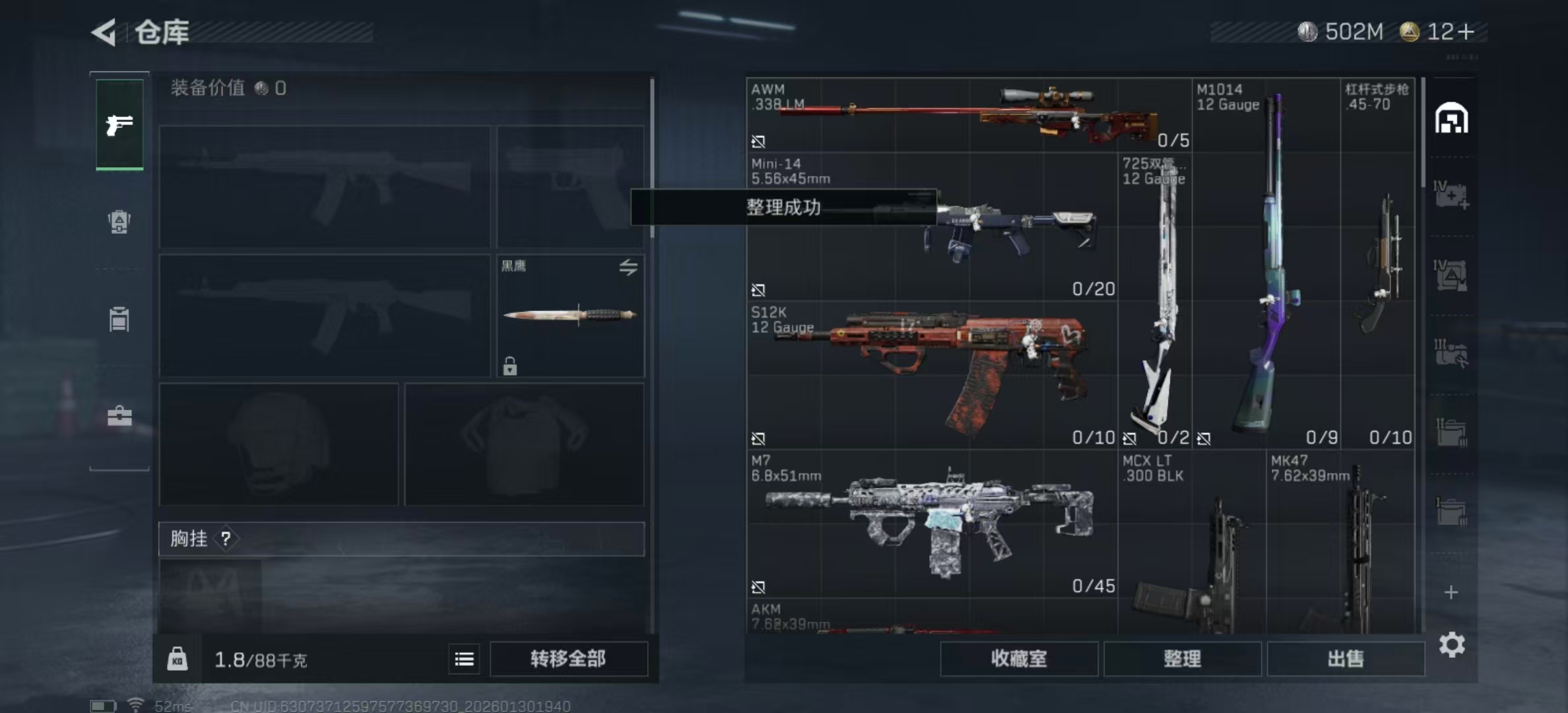Select the backpack equipment icon
This screenshot has height=713, width=1568.
click(x=120, y=319)
